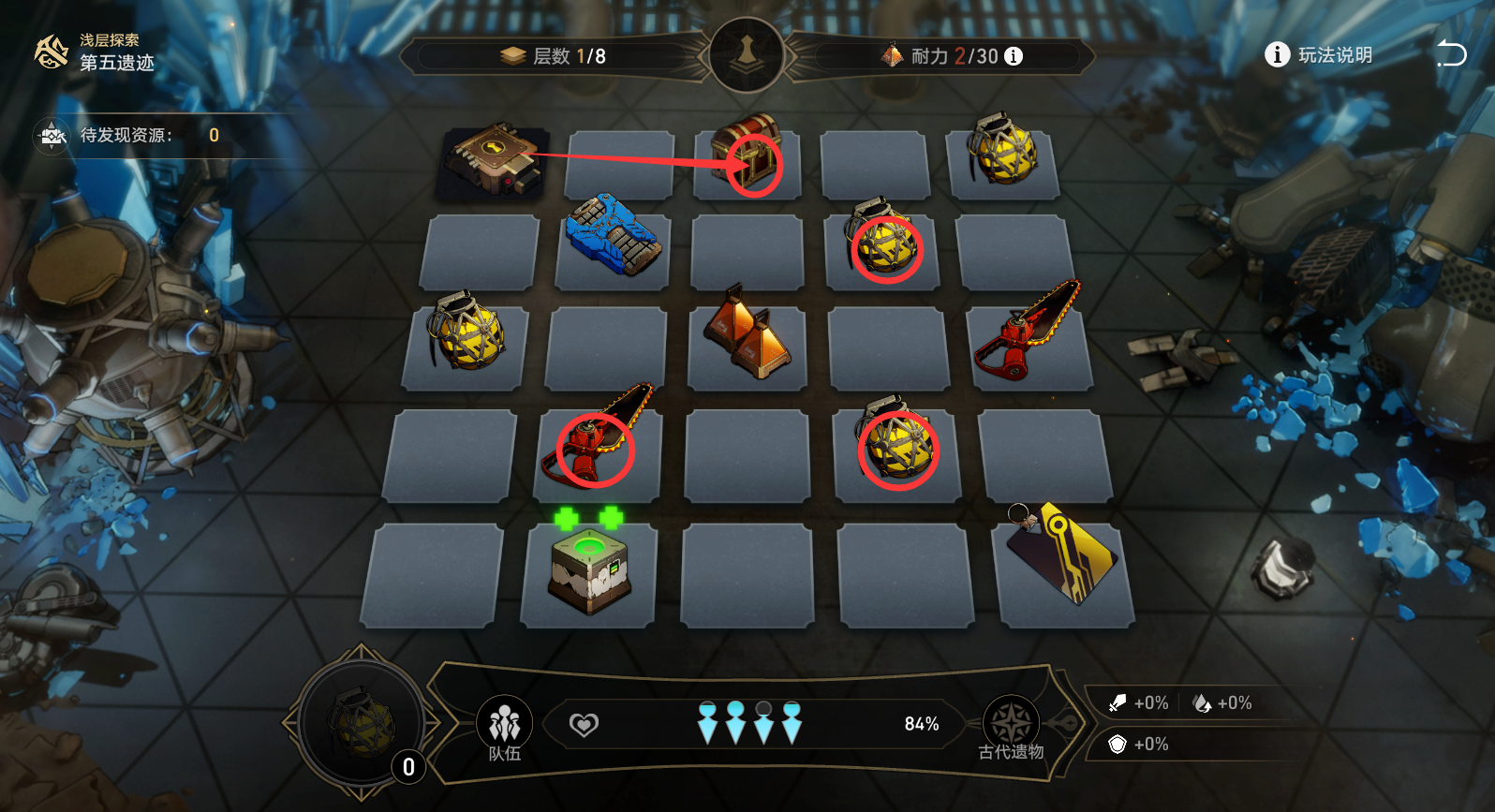
Task: Click the back arrow button
Action: click(x=1451, y=54)
